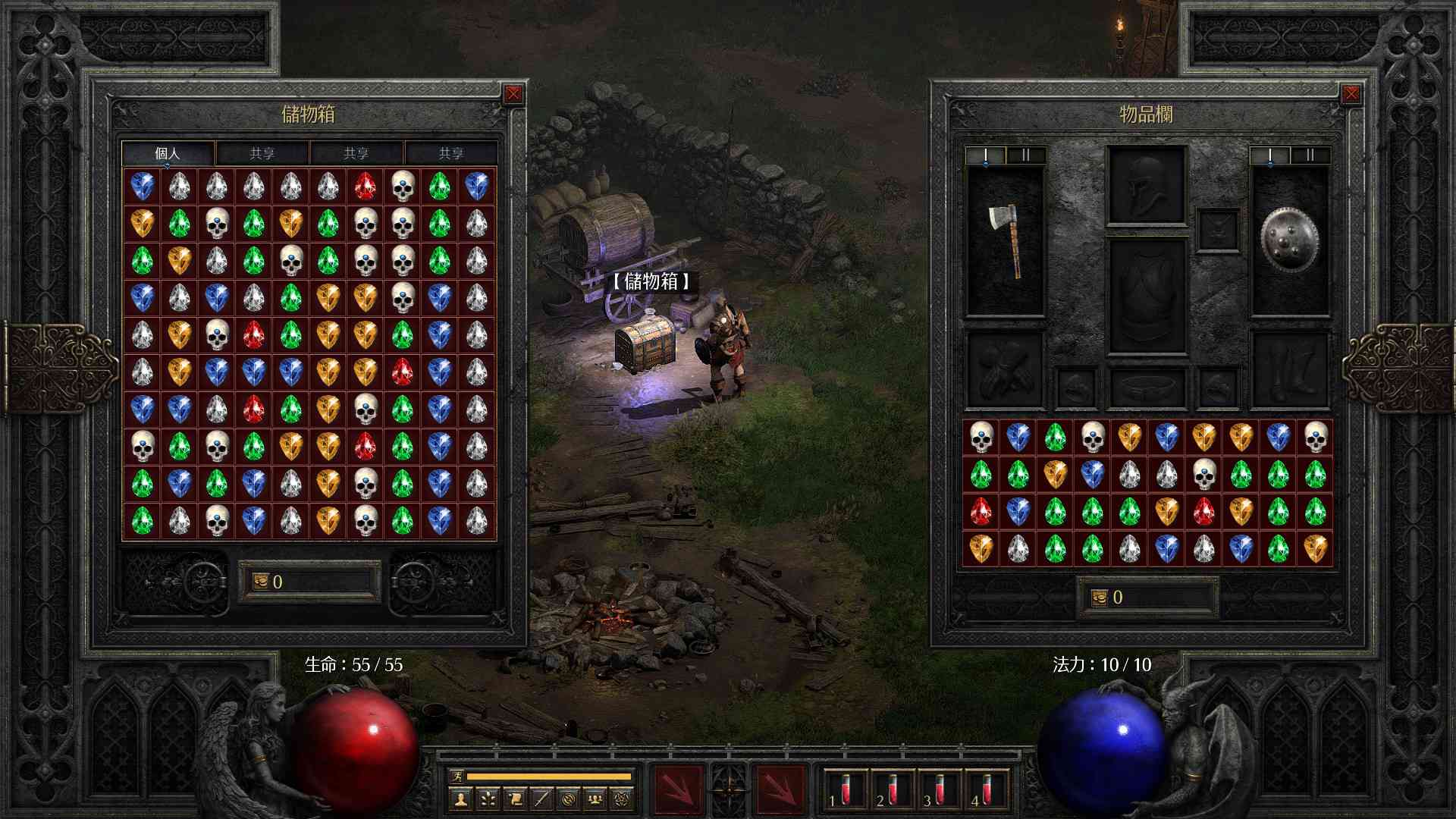
Task: Select the equipped round shield slot
Action: coord(1289,241)
